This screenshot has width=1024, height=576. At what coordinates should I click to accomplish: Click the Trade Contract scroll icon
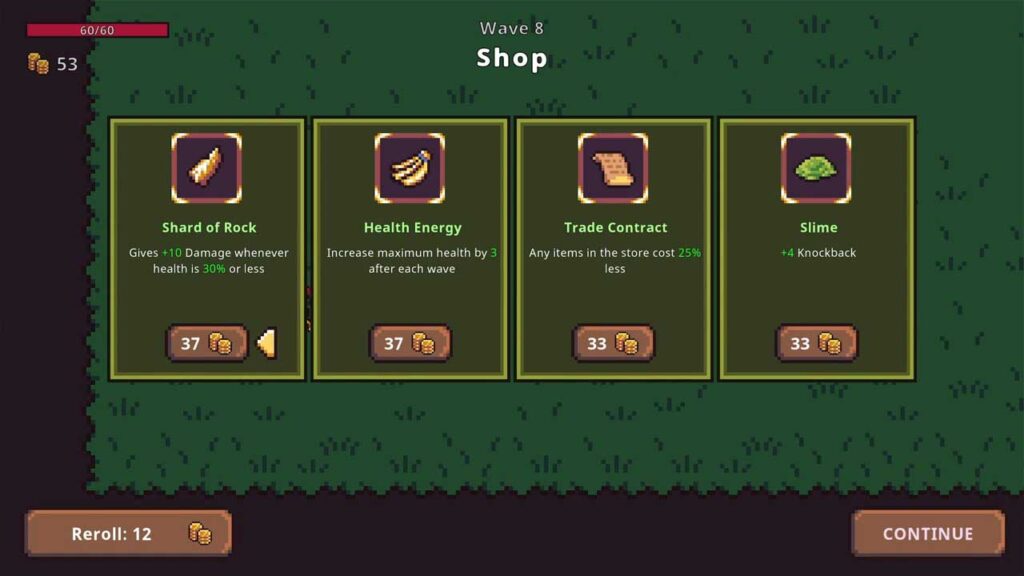613,168
